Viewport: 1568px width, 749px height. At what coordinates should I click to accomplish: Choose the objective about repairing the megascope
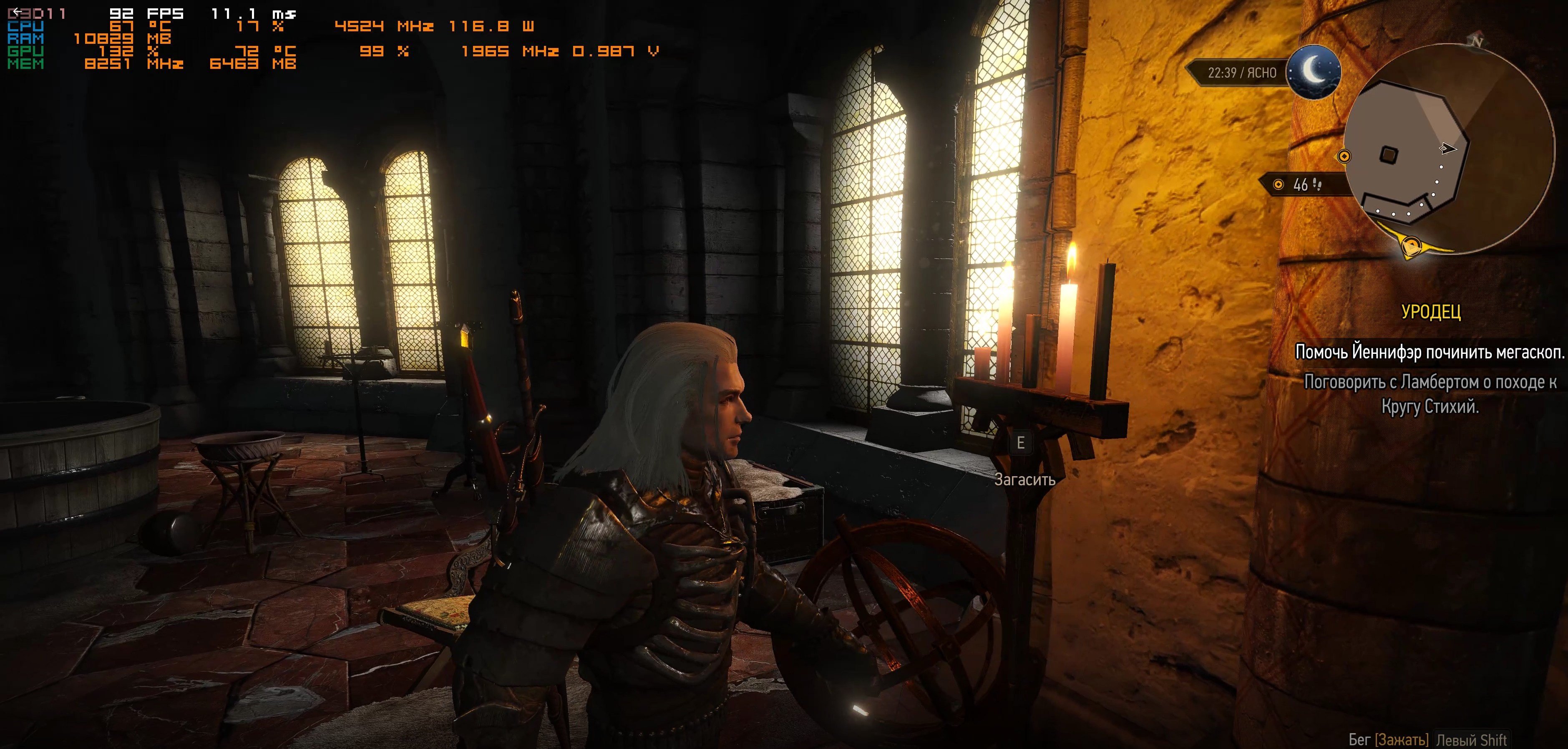pos(1429,352)
